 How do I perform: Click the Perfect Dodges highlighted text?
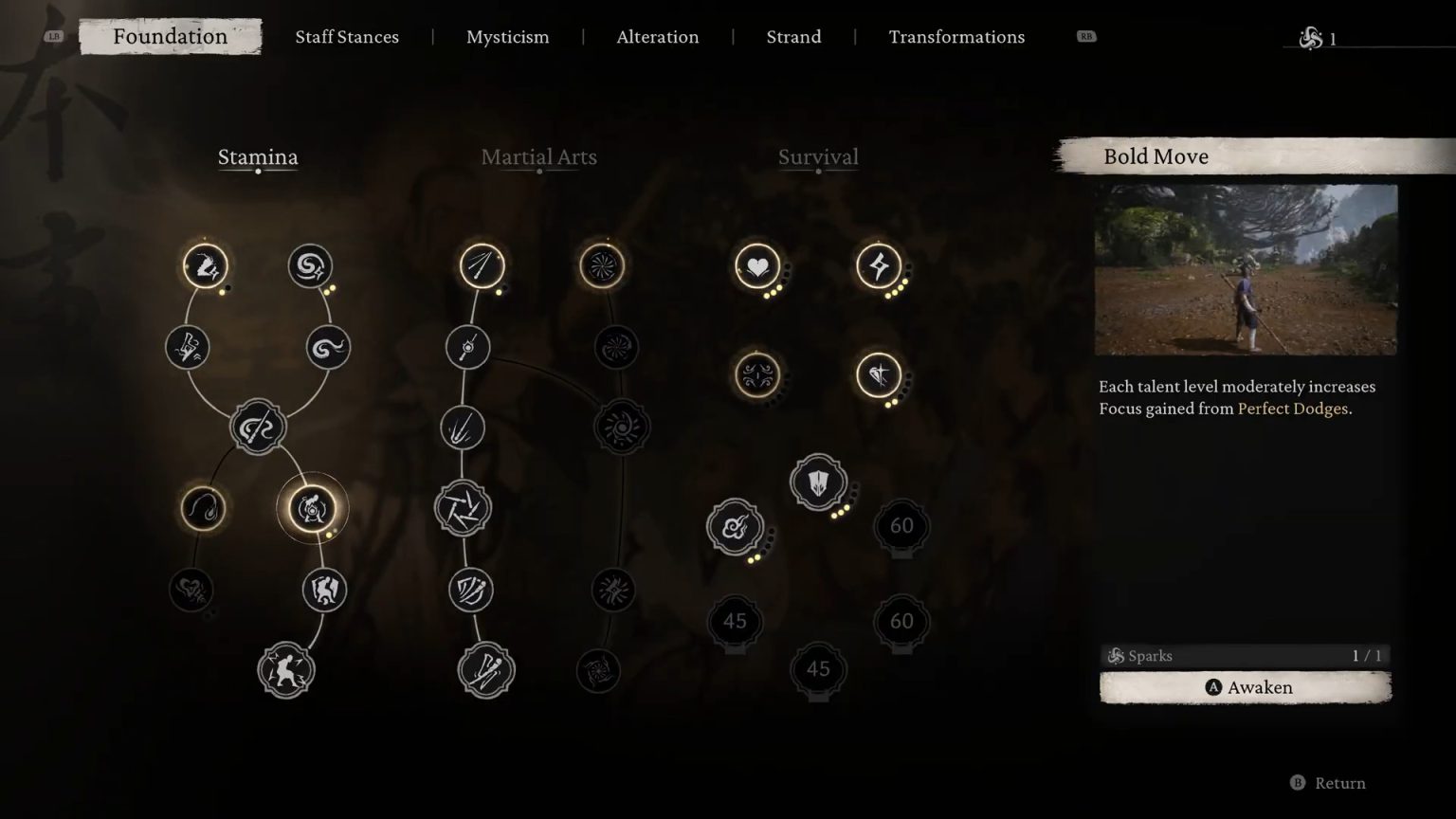pyautogui.click(x=1293, y=409)
